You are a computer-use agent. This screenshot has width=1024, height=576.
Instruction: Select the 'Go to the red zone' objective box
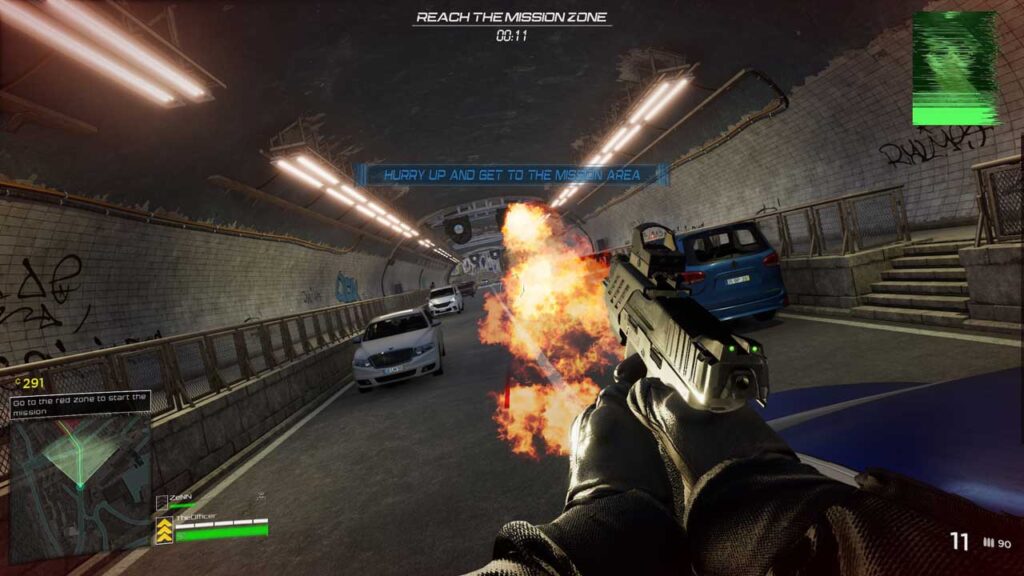click(80, 403)
